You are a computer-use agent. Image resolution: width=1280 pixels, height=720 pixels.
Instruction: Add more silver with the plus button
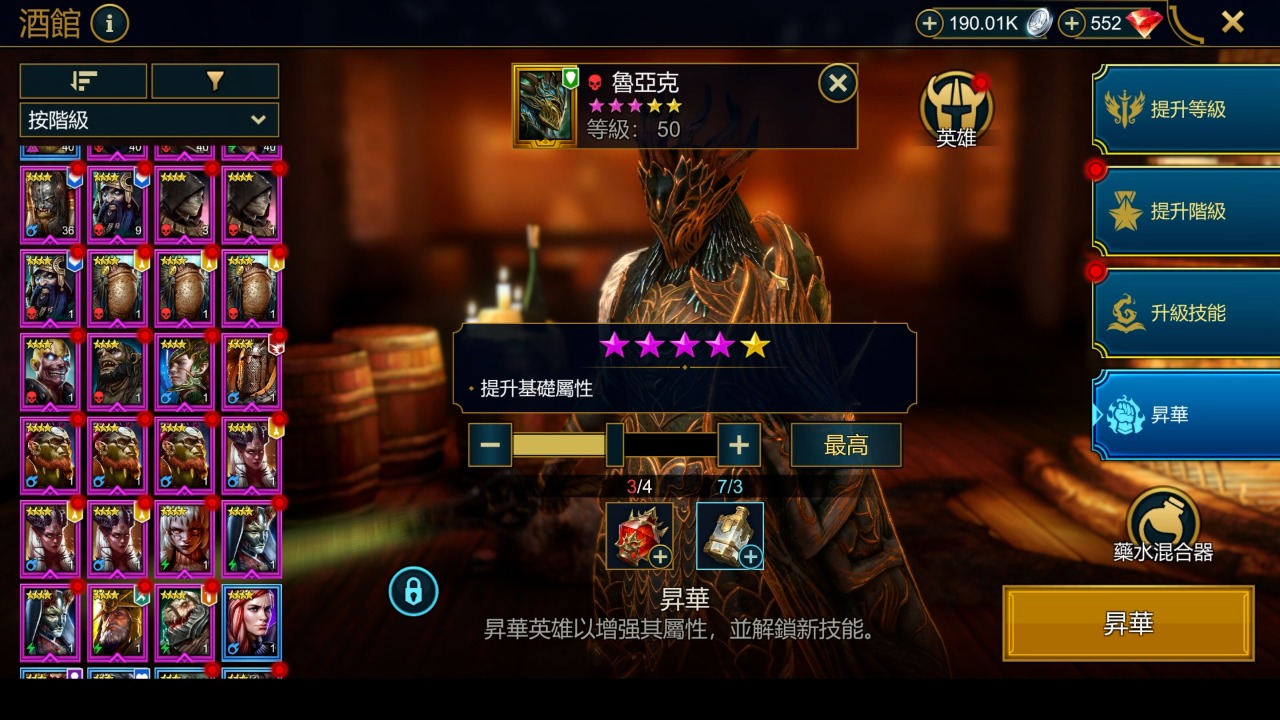click(930, 23)
